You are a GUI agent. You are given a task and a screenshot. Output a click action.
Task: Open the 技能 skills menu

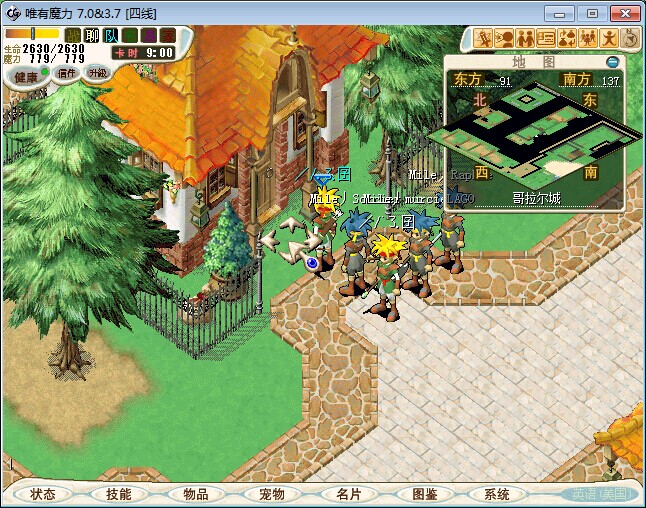pos(118,494)
